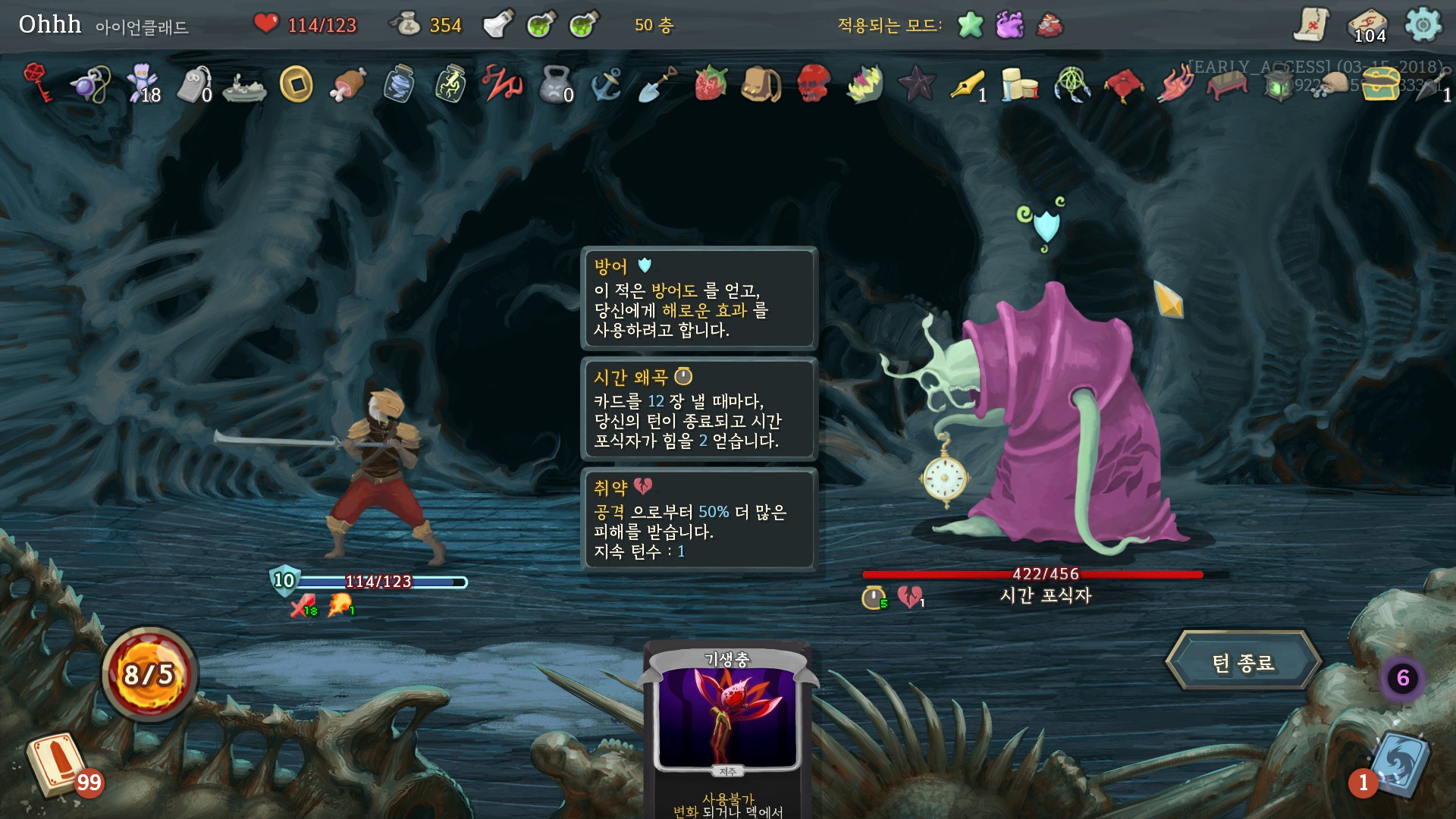Inspect the gold coin relic

296,83
